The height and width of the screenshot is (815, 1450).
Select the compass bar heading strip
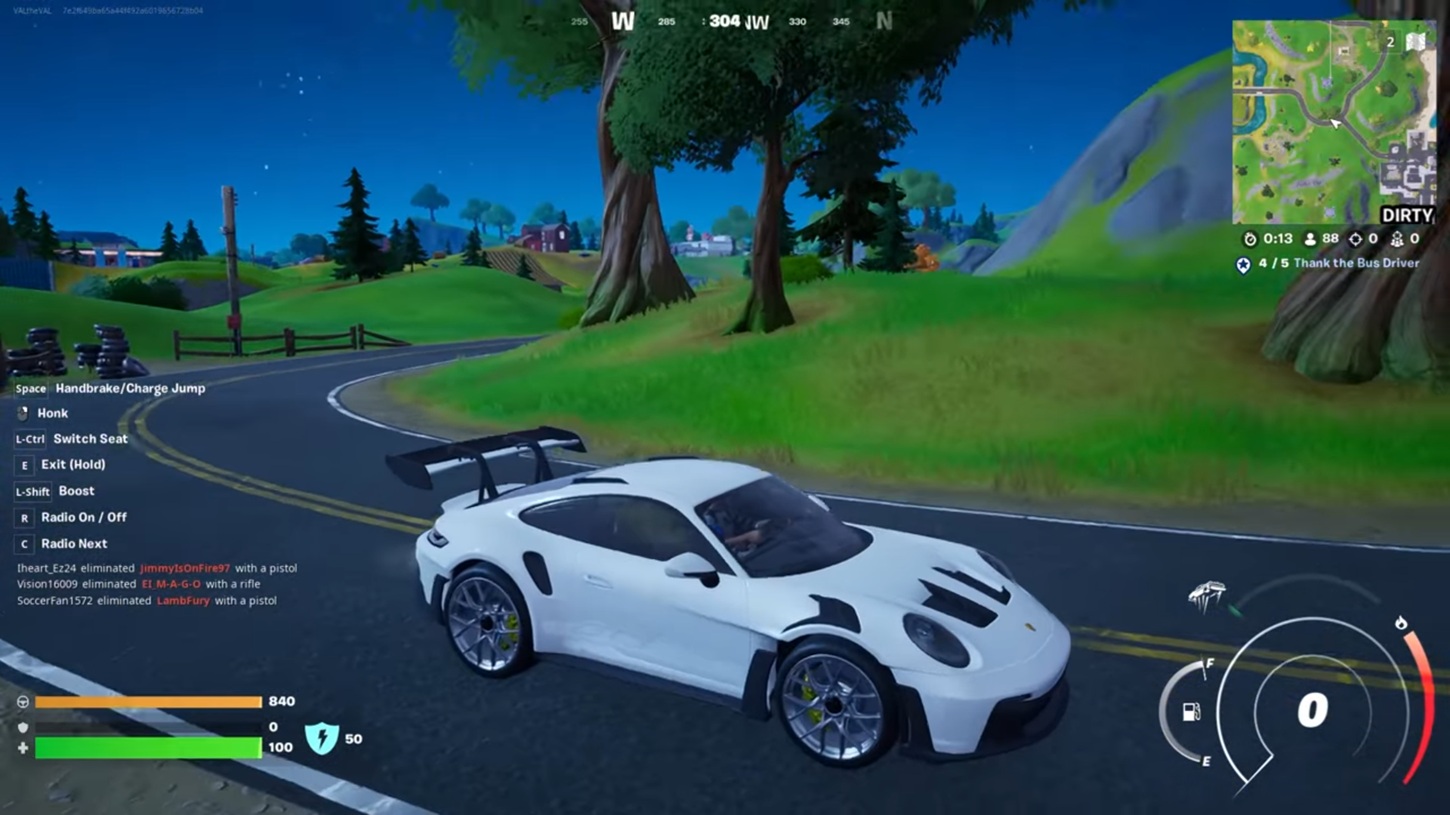[731, 21]
